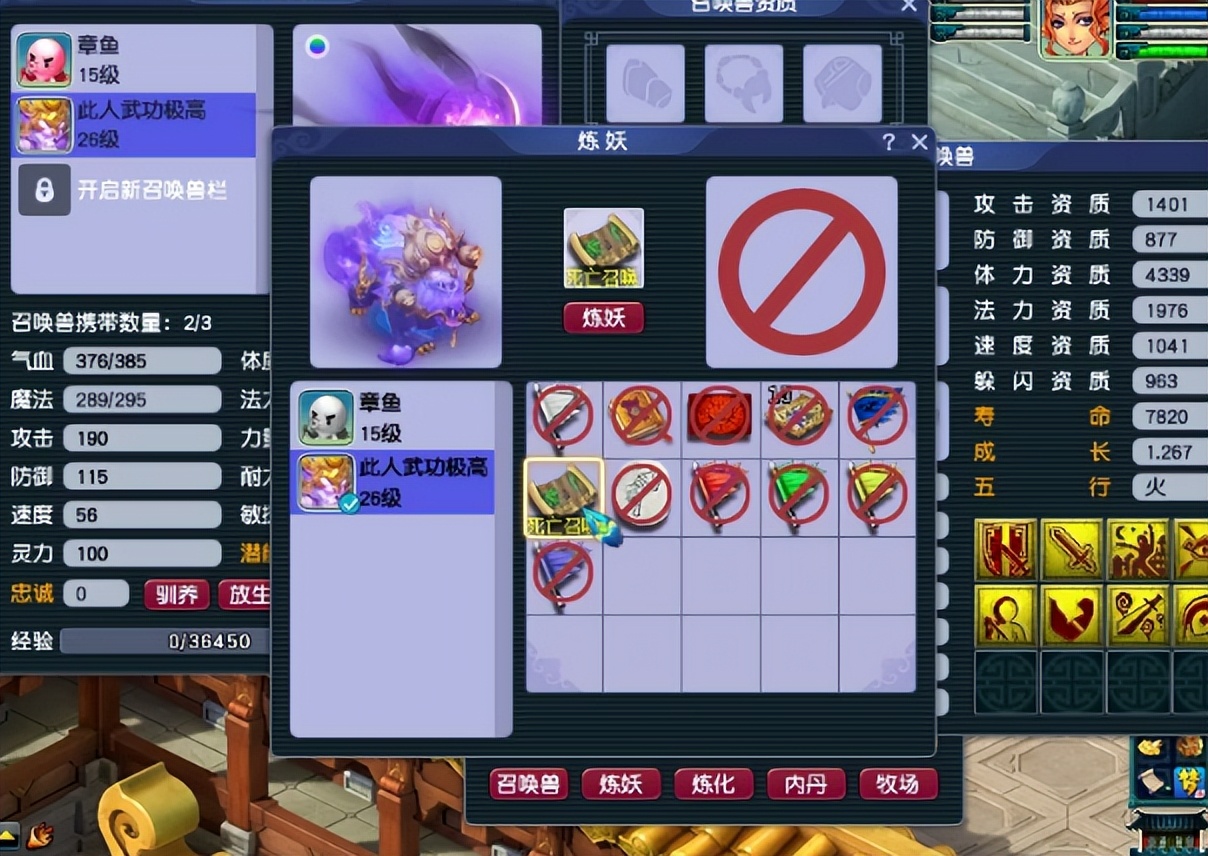Switch to the 炼化 tab
The width and height of the screenshot is (1208, 856).
click(713, 785)
